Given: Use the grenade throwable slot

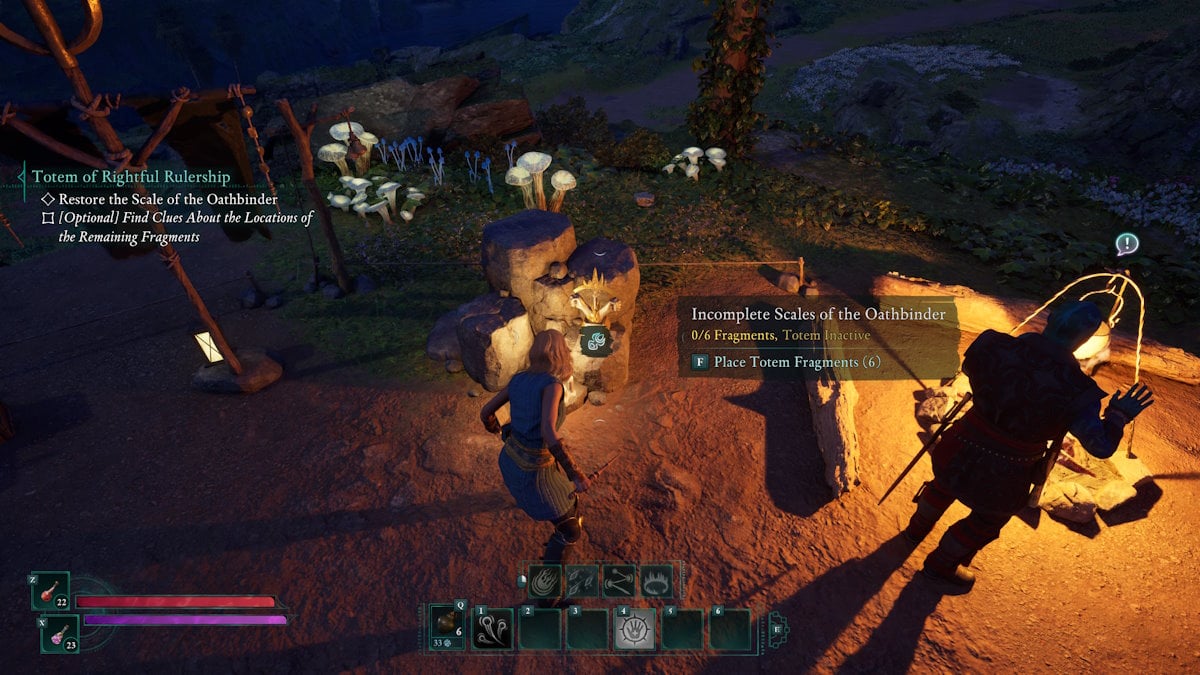Looking at the screenshot, I should 448,629.
